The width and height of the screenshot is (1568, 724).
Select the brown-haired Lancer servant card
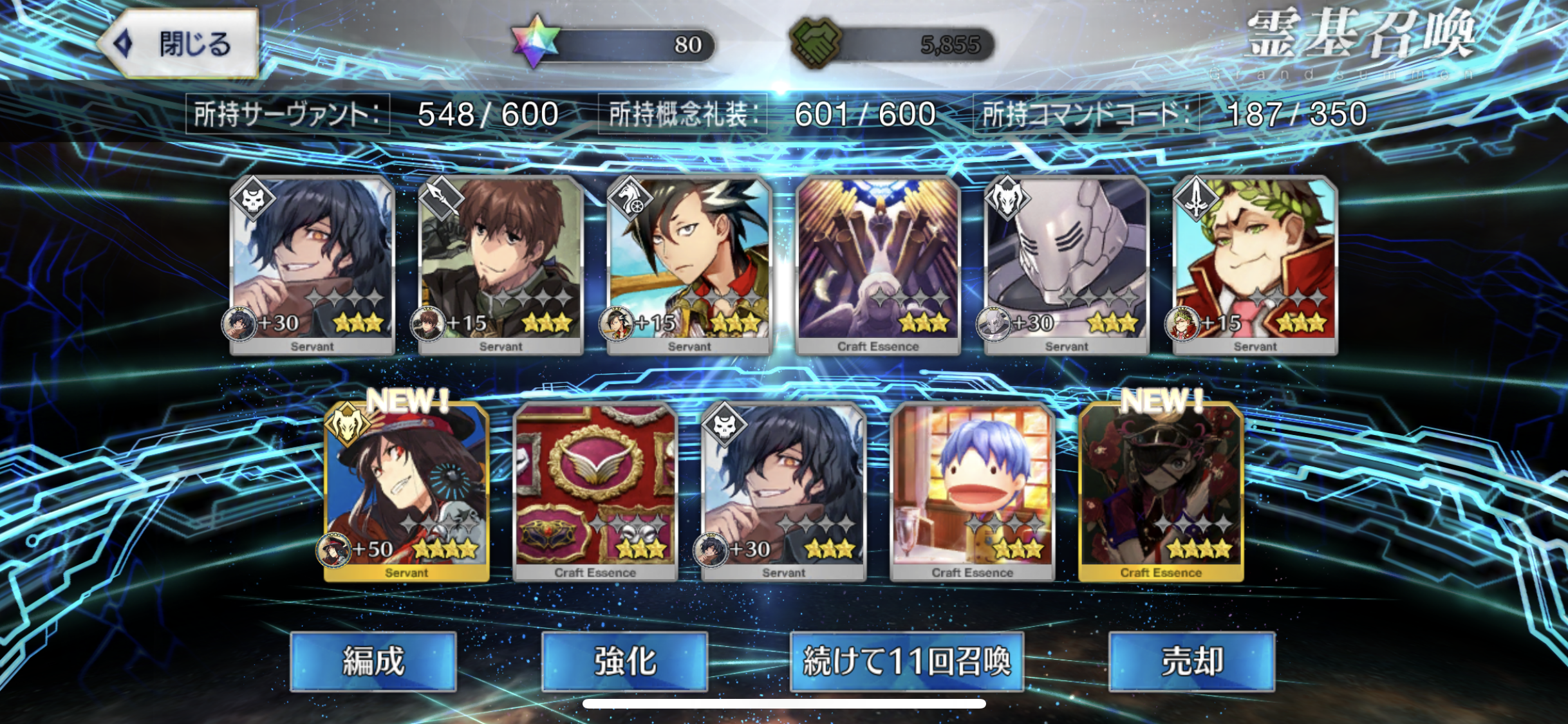point(501,264)
